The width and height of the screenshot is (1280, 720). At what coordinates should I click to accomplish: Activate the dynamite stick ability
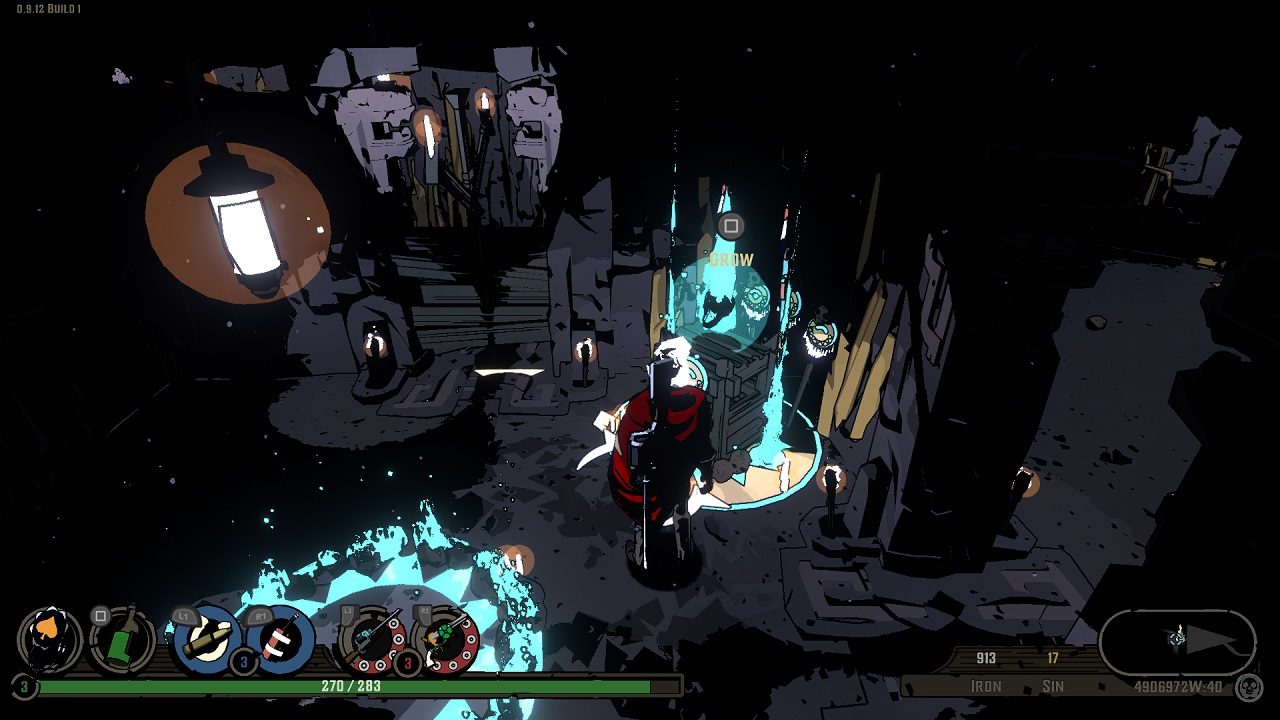click(281, 640)
